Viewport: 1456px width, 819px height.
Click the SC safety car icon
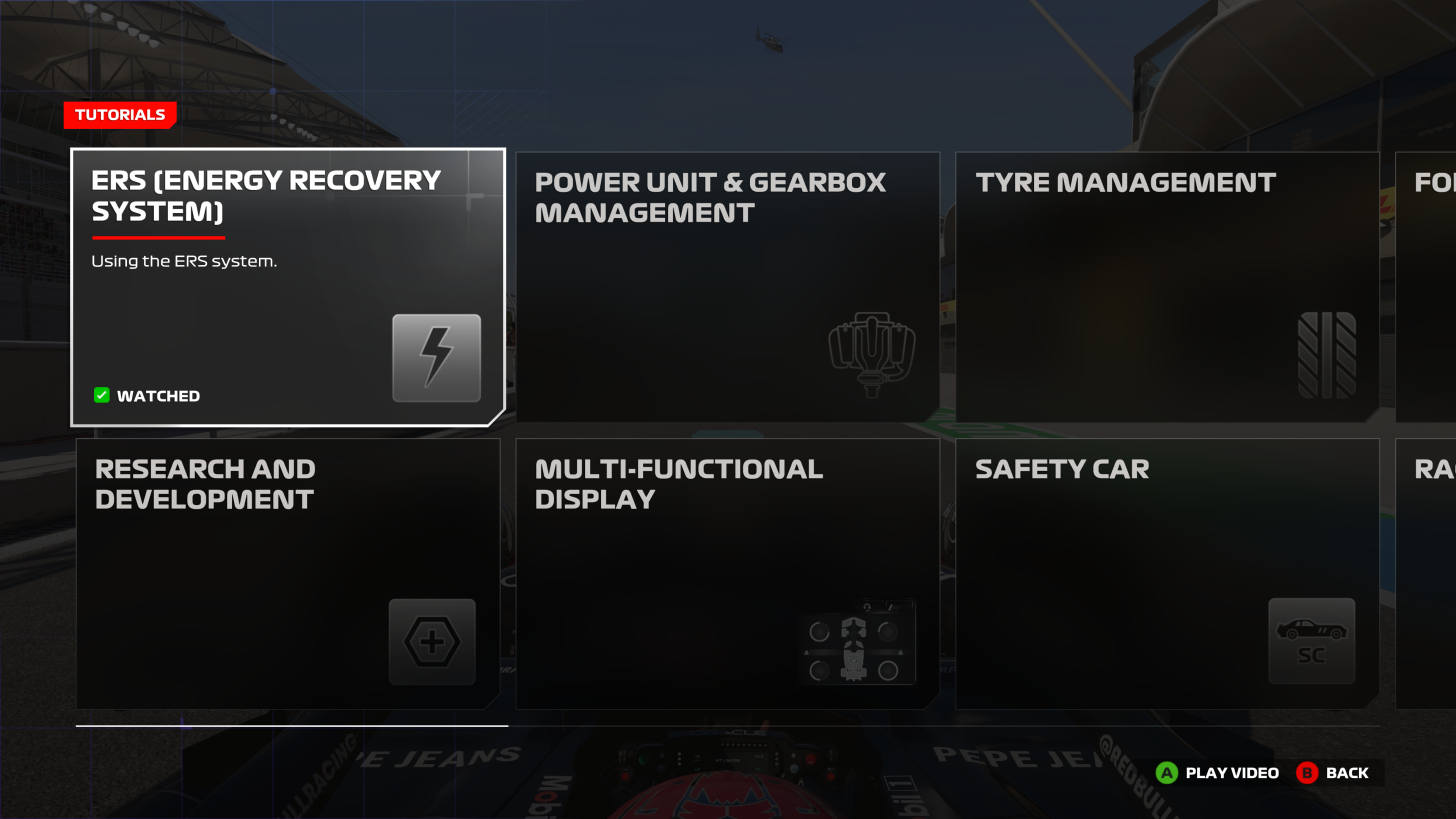click(x=1311, y=641)
